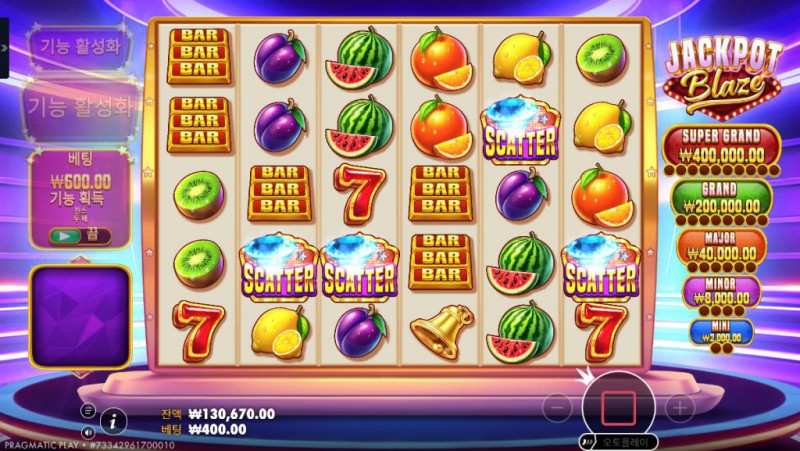This screenshot has width=800, height=451.
Task: Stop the spin with the red square button
Action: (x=618, y=407)
